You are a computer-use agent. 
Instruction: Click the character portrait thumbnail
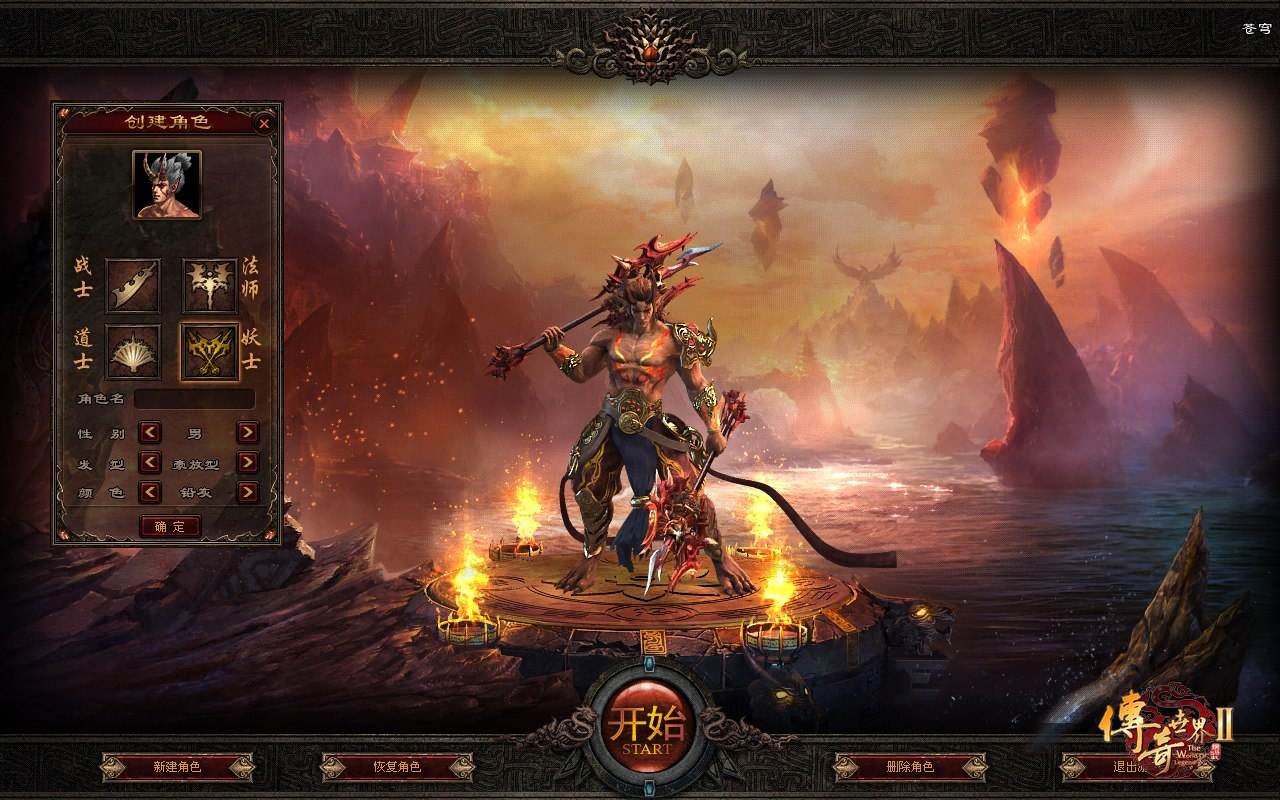click(167, 185)
